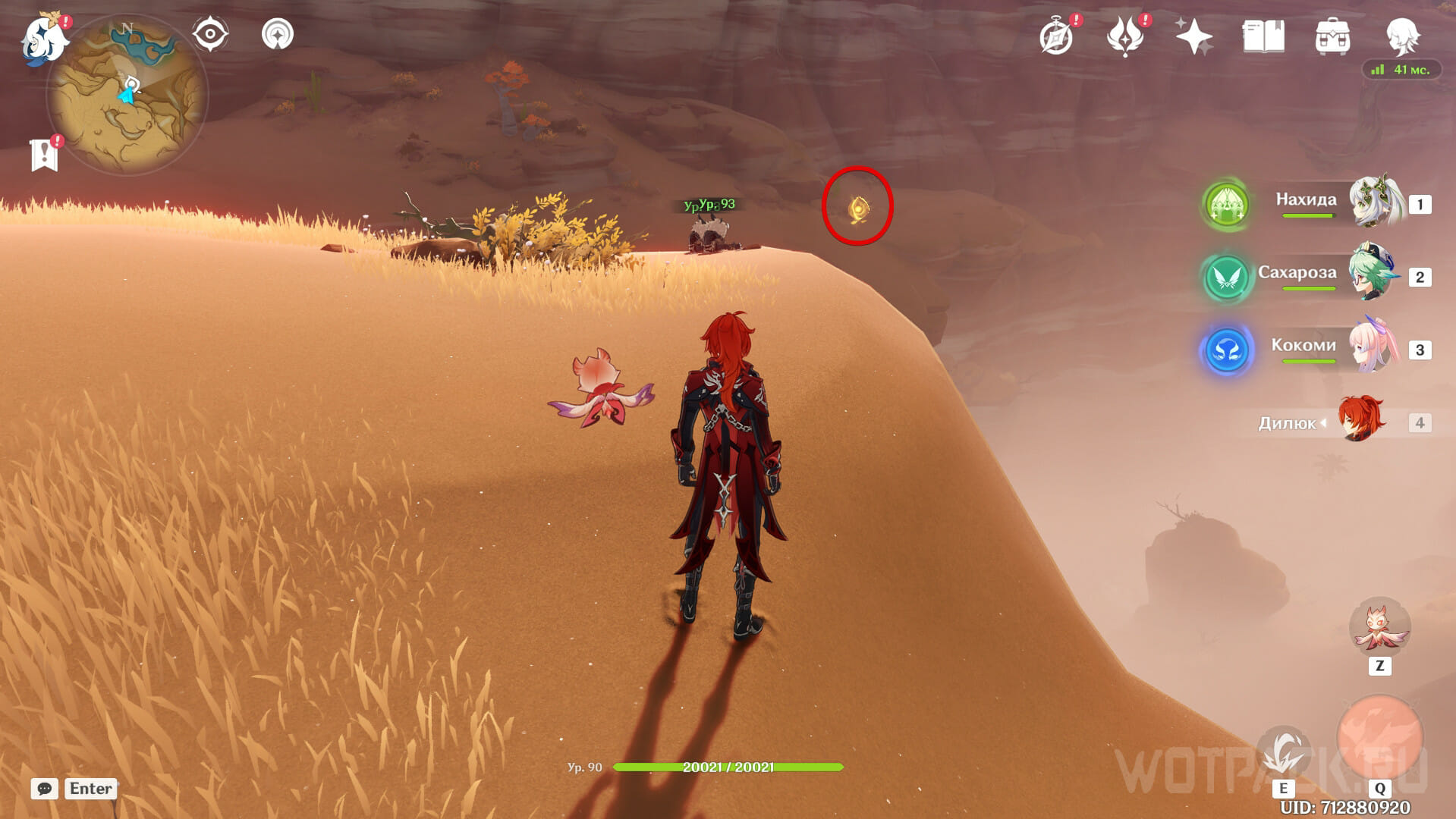1456x819 pixels.
Task: Open the backpack inventory
Action: (x=1332, y=36)
